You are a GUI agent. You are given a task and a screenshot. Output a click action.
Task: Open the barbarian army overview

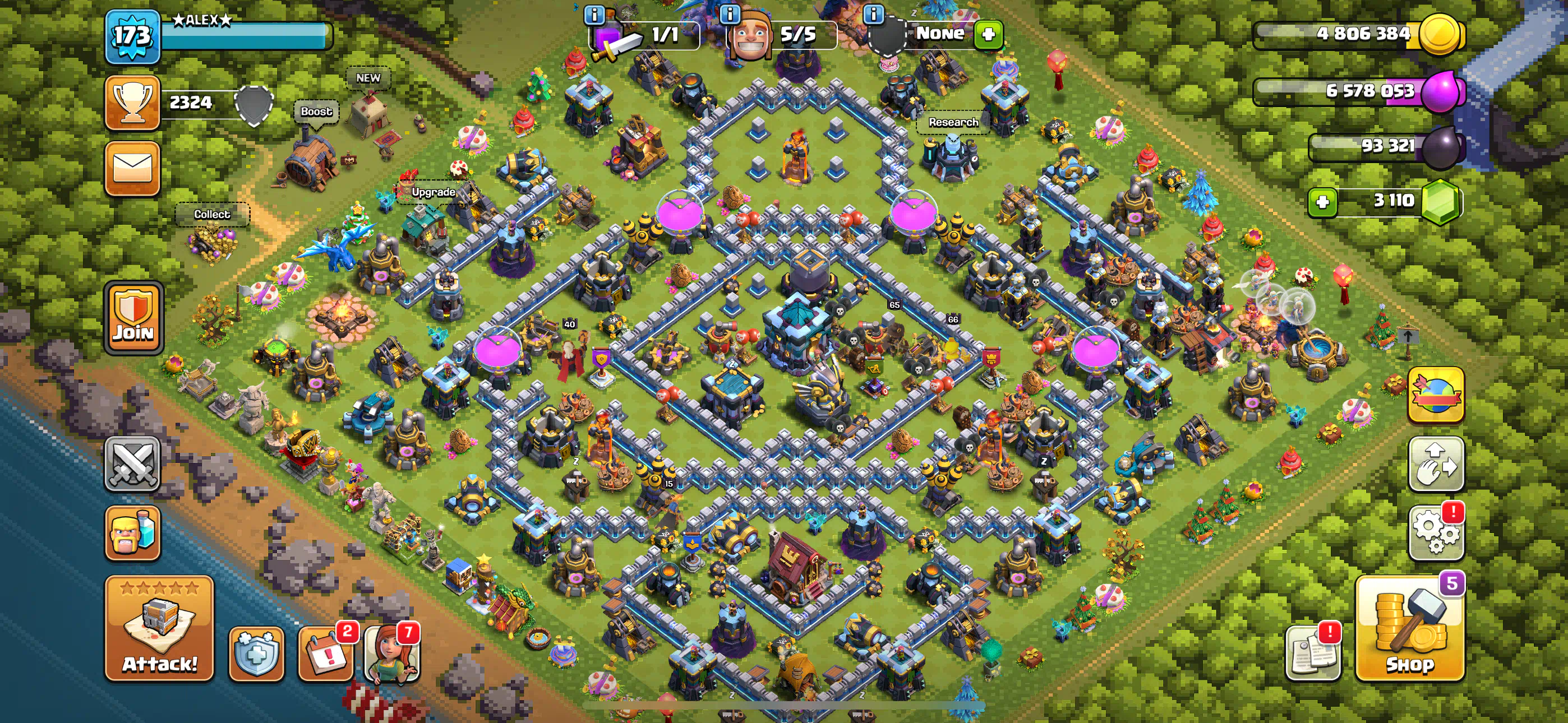132,532
